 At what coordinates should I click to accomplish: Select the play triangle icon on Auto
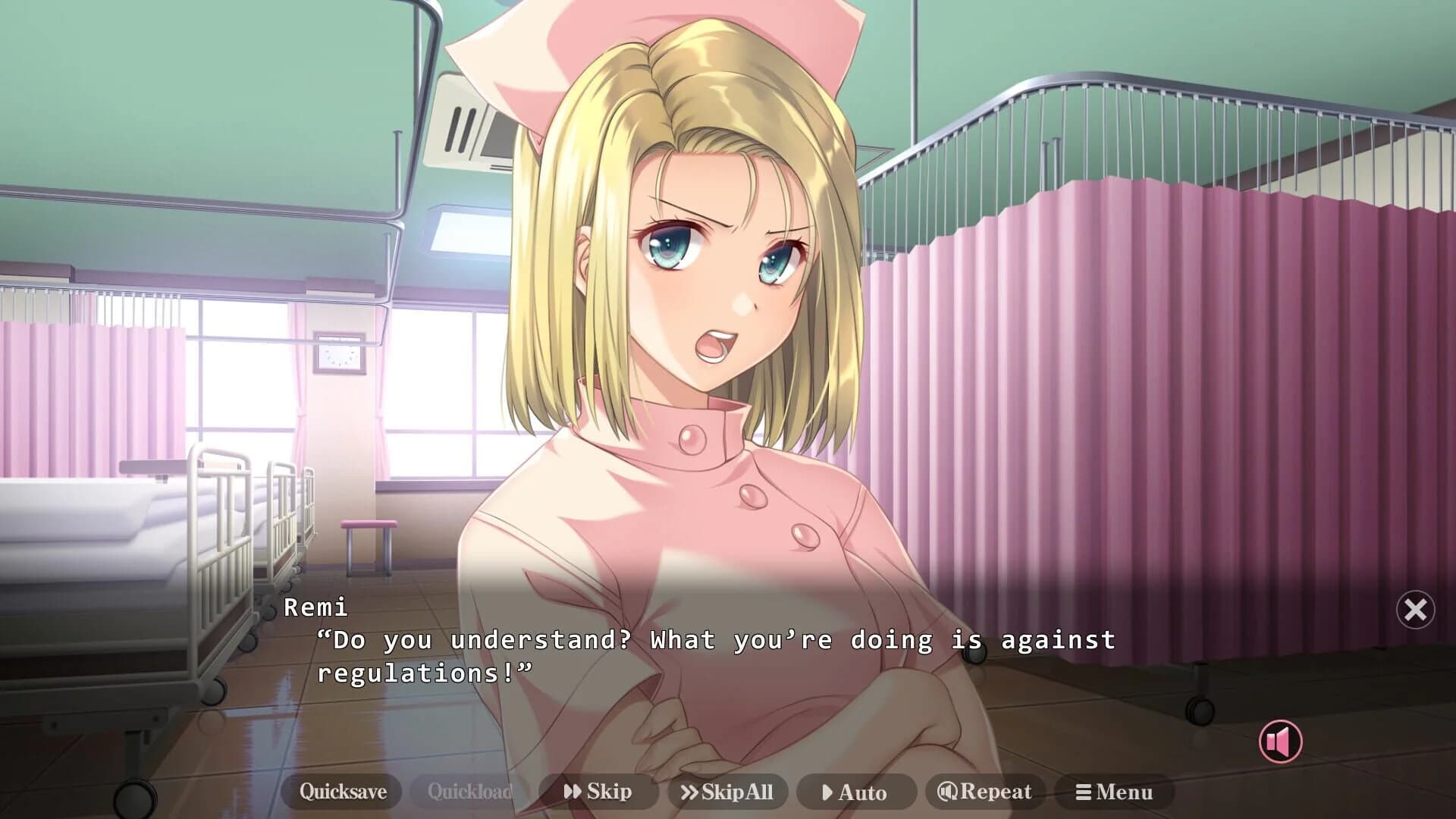pyautogui.click(x=827, y=792)
